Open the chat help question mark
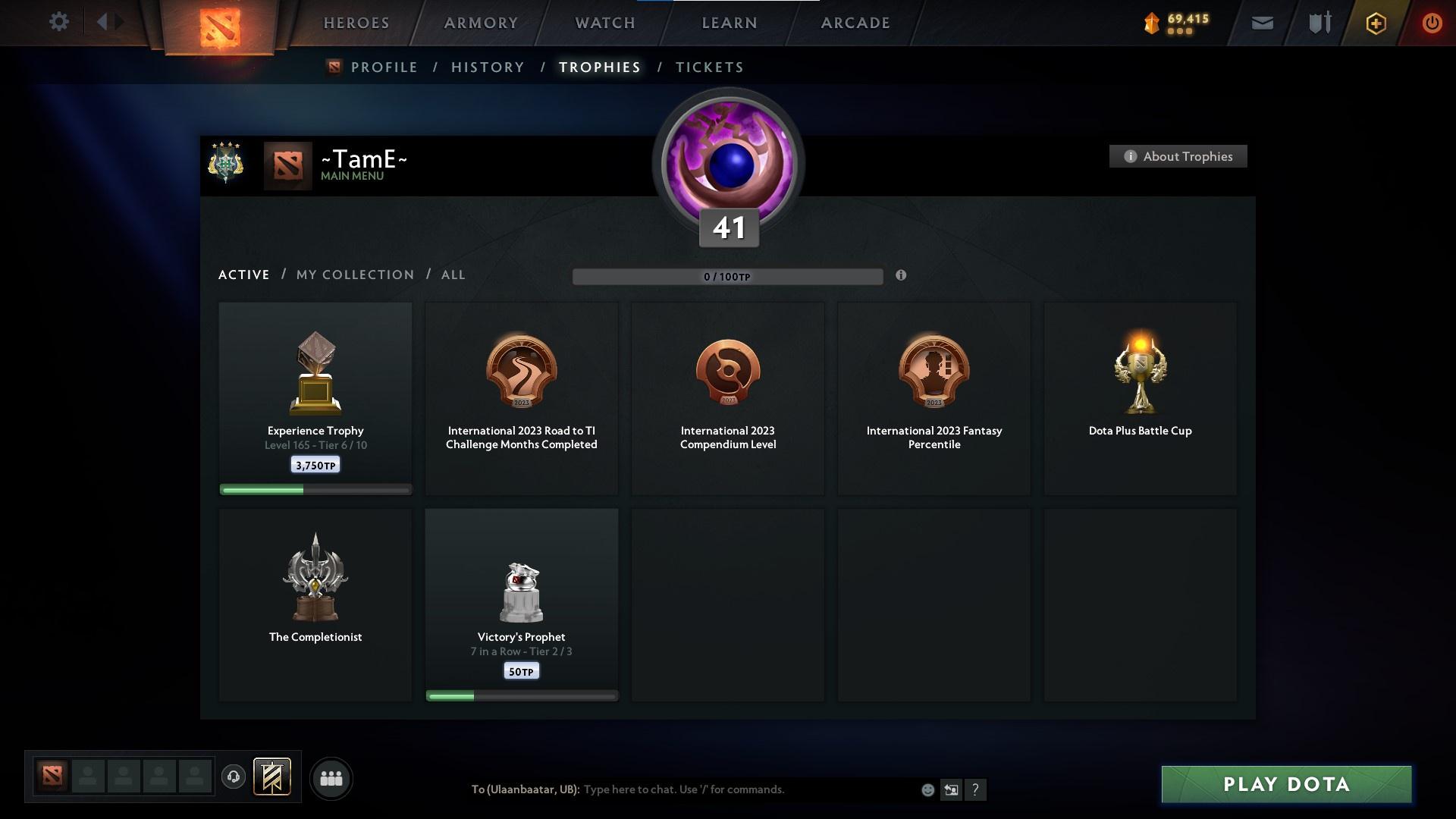This screenshot has height=819, width=1456. pos(976,789)
